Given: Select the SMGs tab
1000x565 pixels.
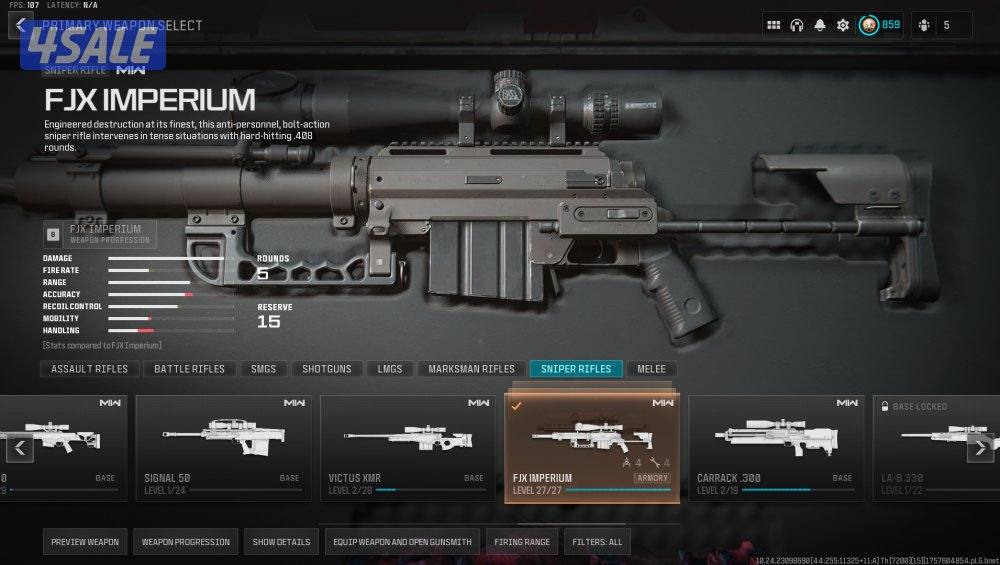Looking at the screenshot, I should [x=264, y=369].
